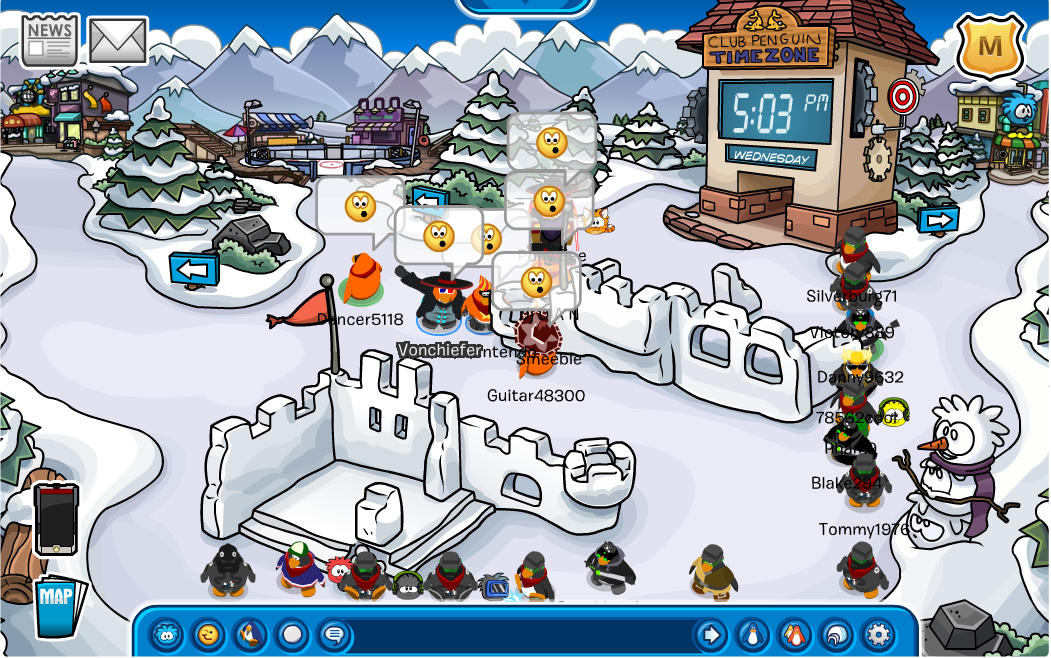1051x658 pixels.
Task: Select the snowball throw button
Action: (292, 634)
